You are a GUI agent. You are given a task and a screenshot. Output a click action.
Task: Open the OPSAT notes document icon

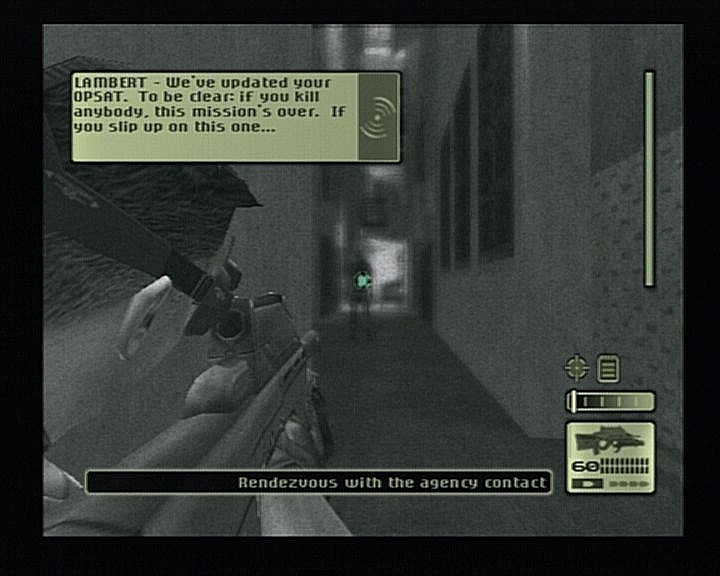[x=607, y=369]
